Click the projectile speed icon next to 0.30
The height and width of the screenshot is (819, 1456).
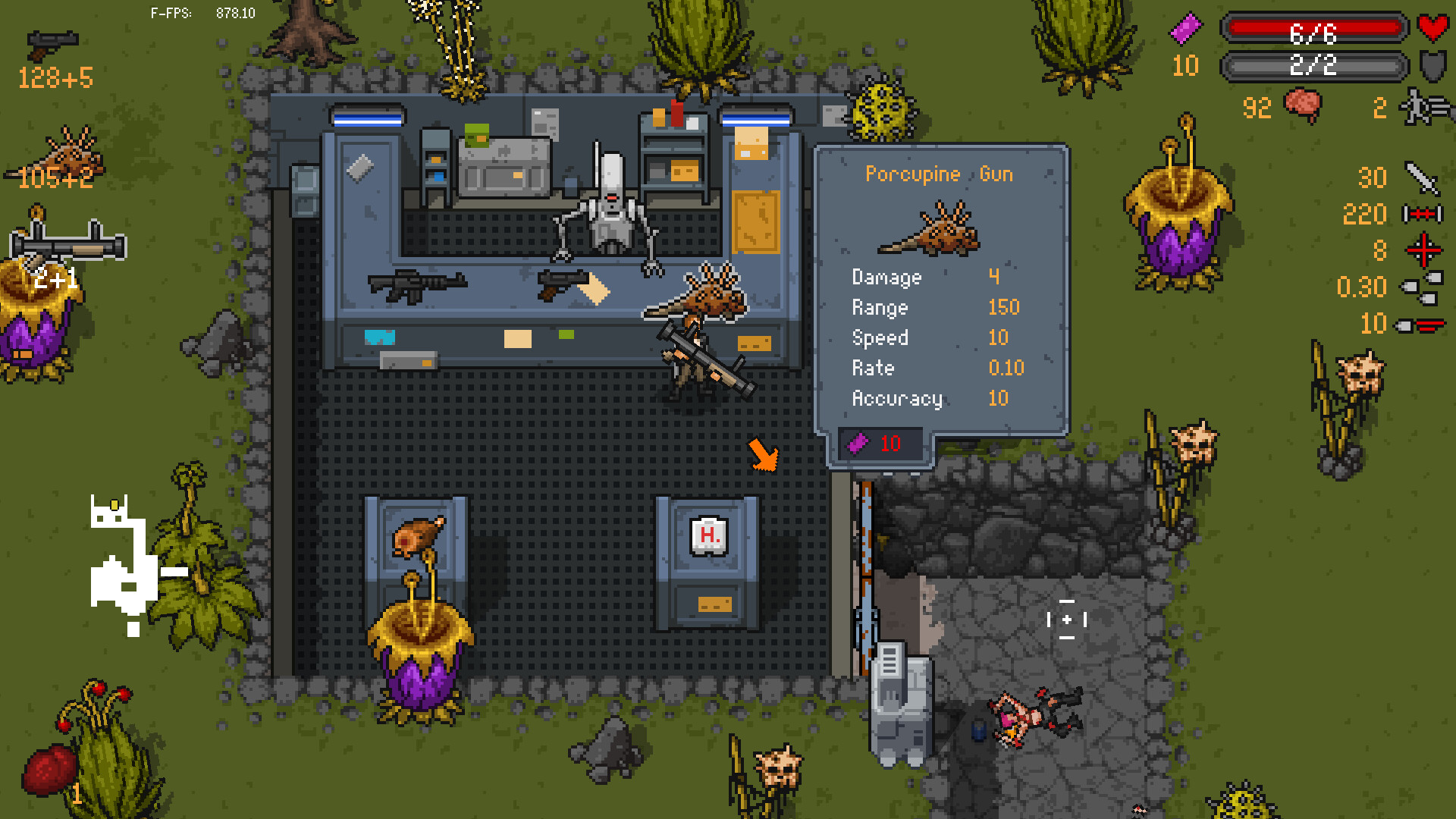coord(1420,288)
